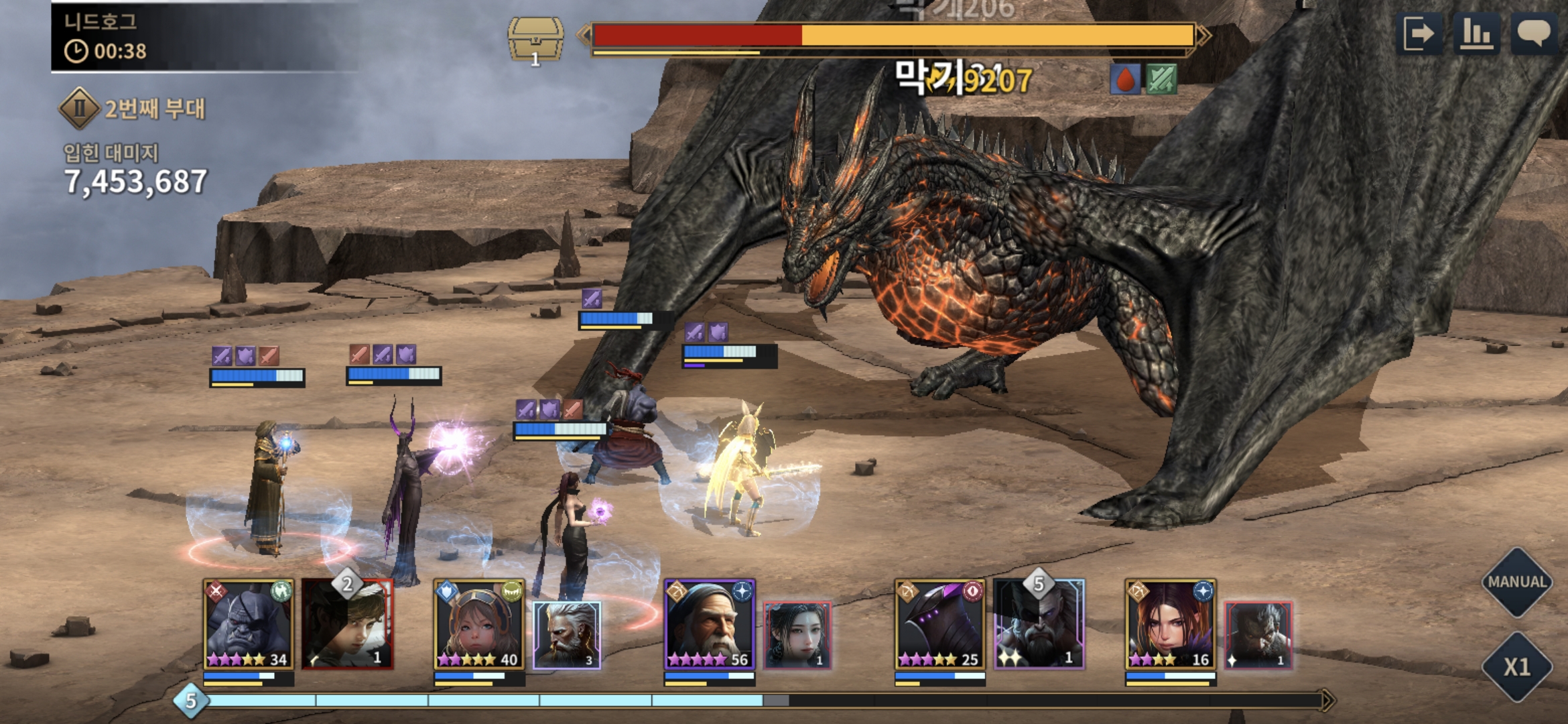Image resolution: width=1568 pixels, height=724 pixels.
Task: Activate the grey-bearded man skill card
Action: (x=1258, y=635)
